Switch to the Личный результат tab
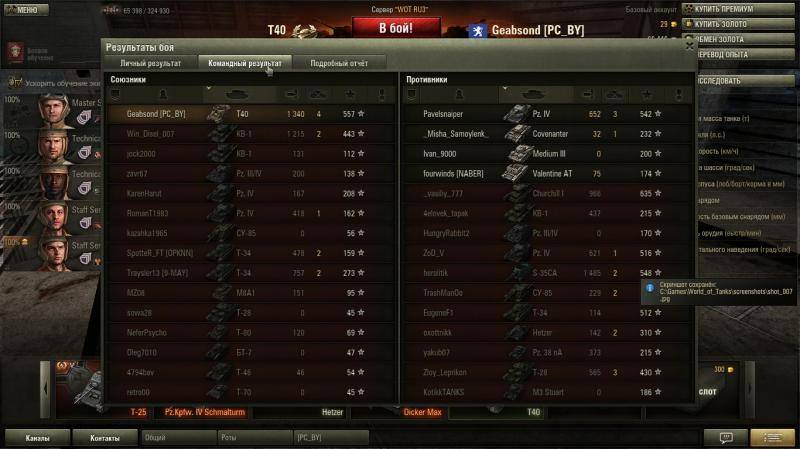 point(151,63)
